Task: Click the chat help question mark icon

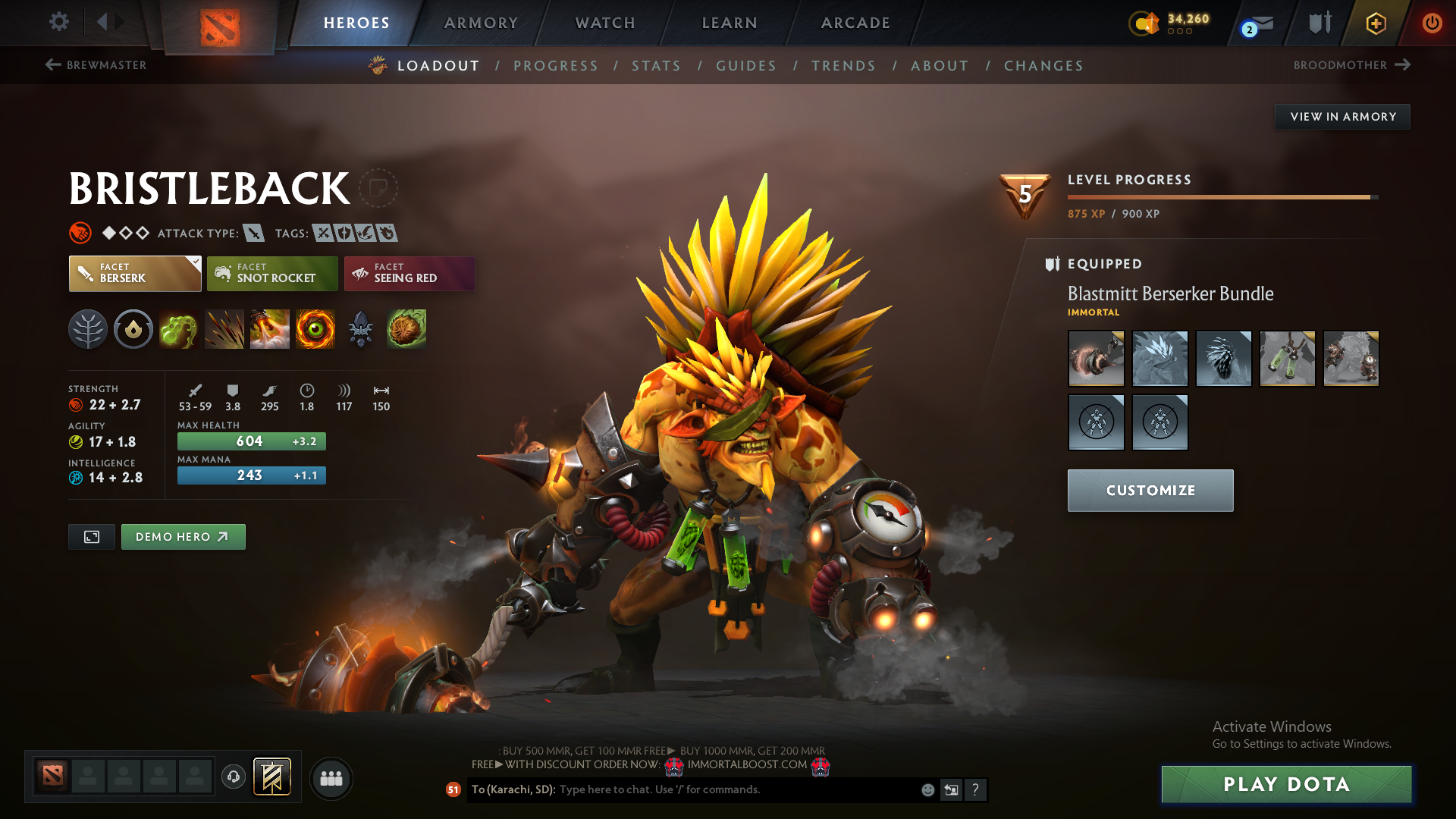Action: pos(976,789)
